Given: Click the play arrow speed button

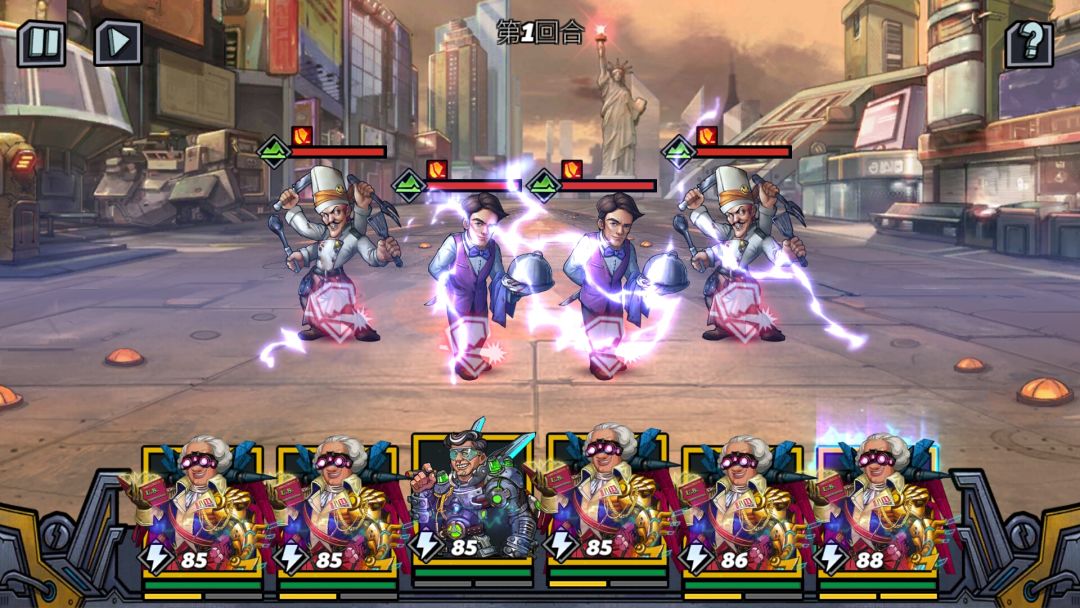Looking at the screenshot, I should tap(118, 43).
